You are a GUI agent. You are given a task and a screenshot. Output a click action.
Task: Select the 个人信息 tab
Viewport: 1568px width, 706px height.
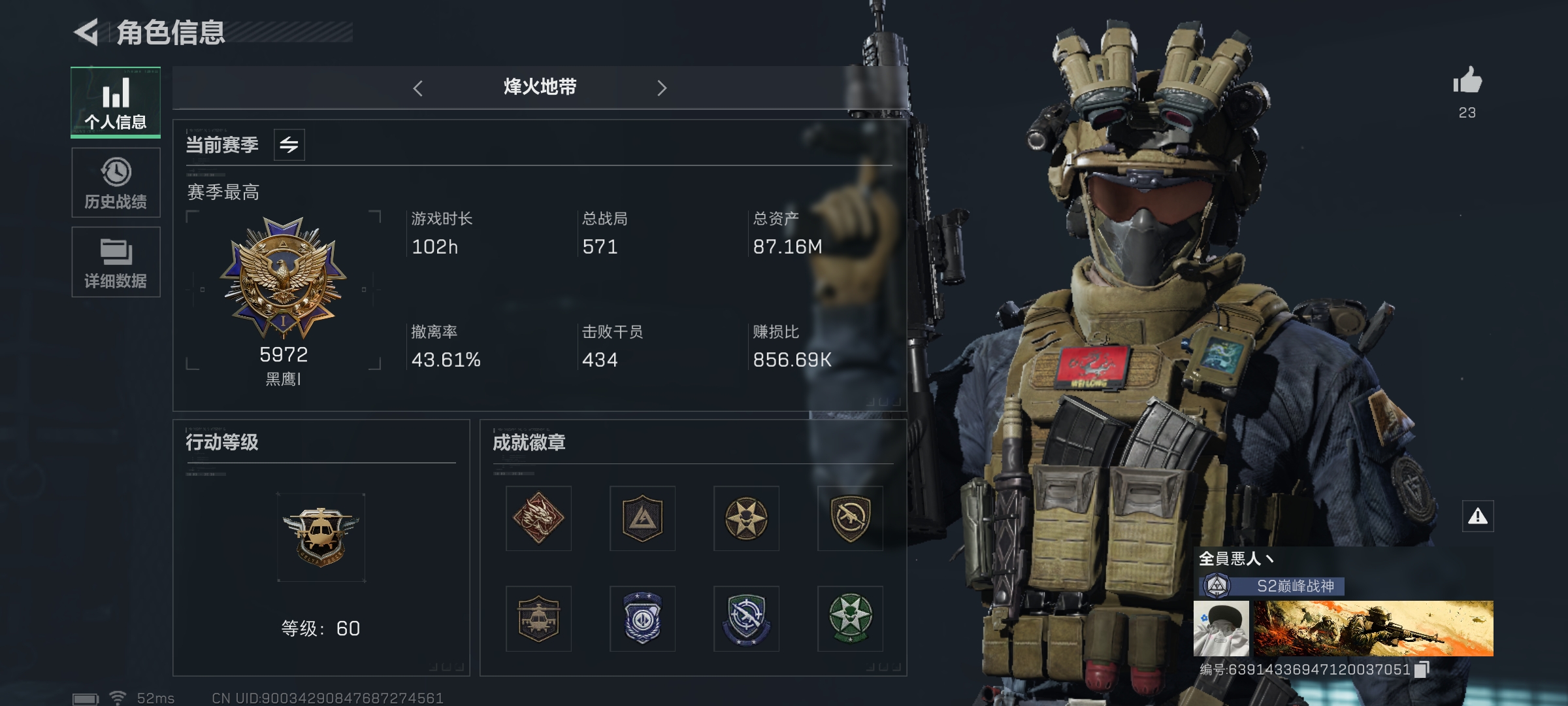click(116, 101)
